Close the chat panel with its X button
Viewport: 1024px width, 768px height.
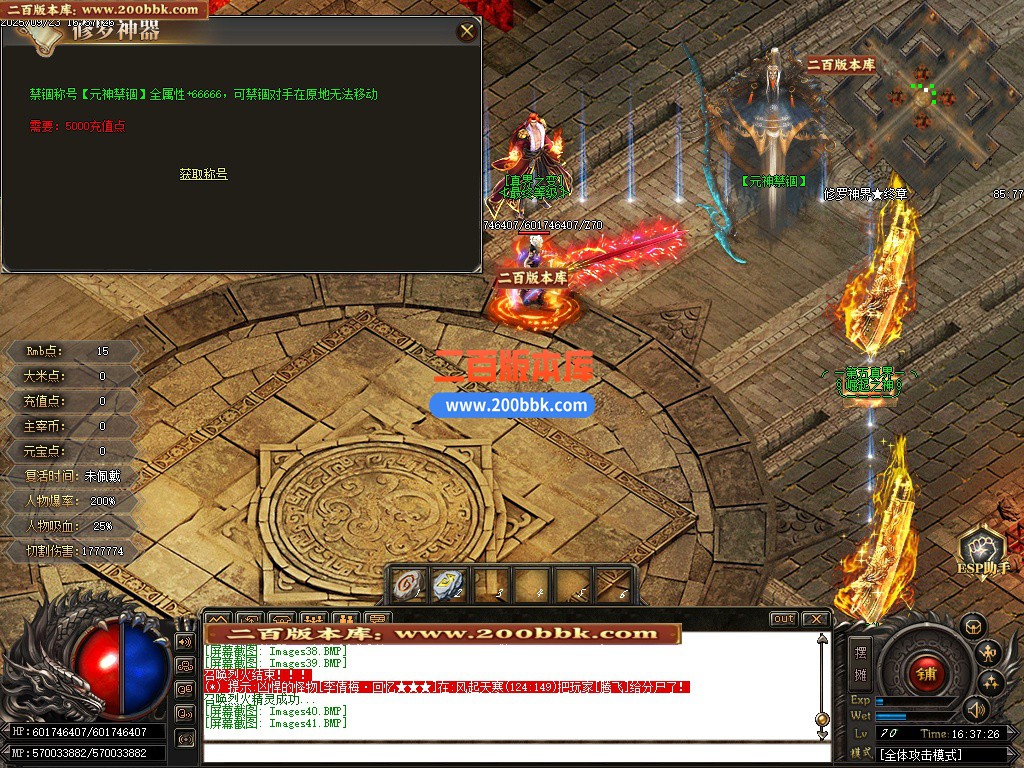click(x=815, y=619)
